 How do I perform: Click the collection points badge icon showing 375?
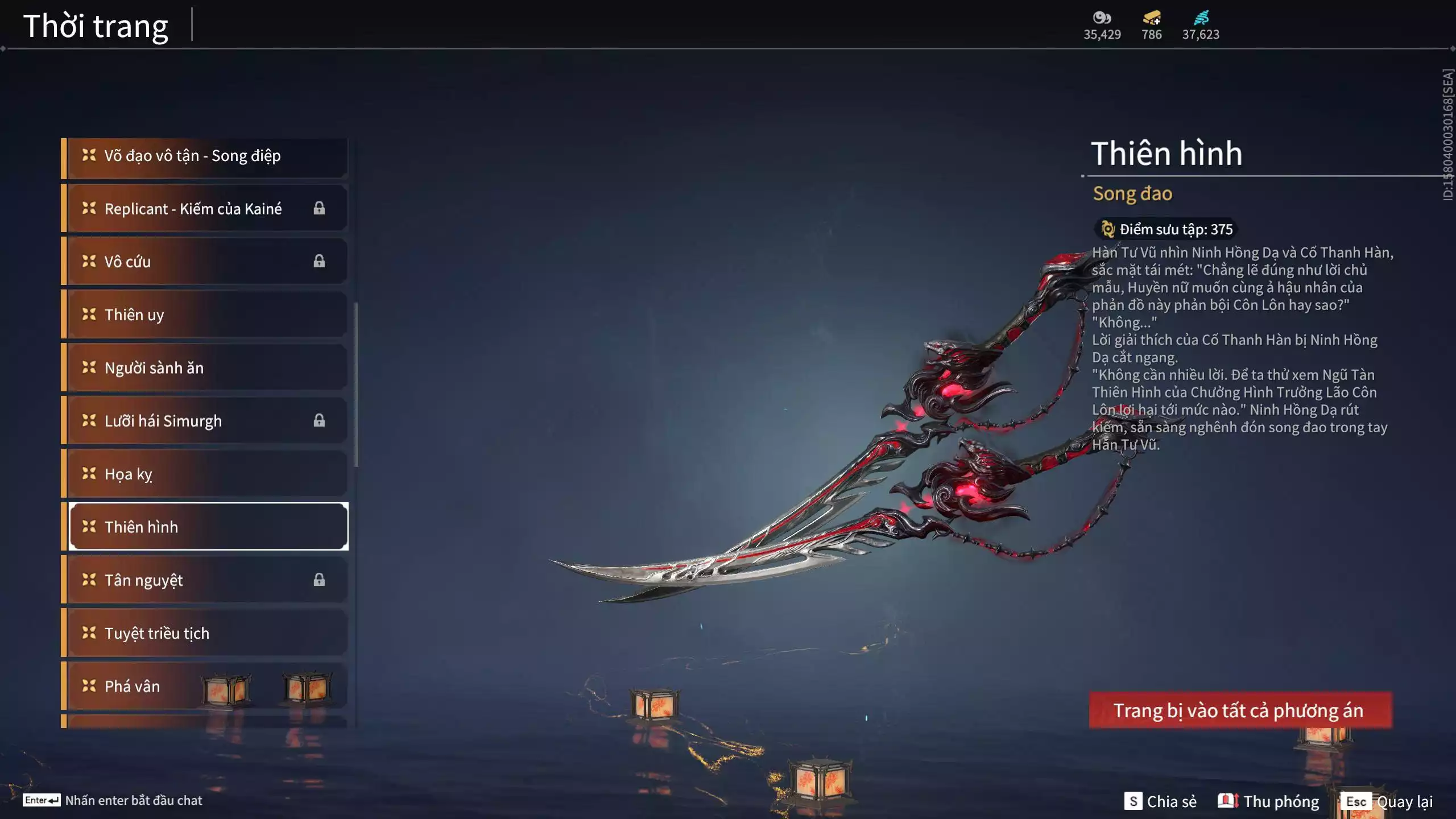point(1107,229)
